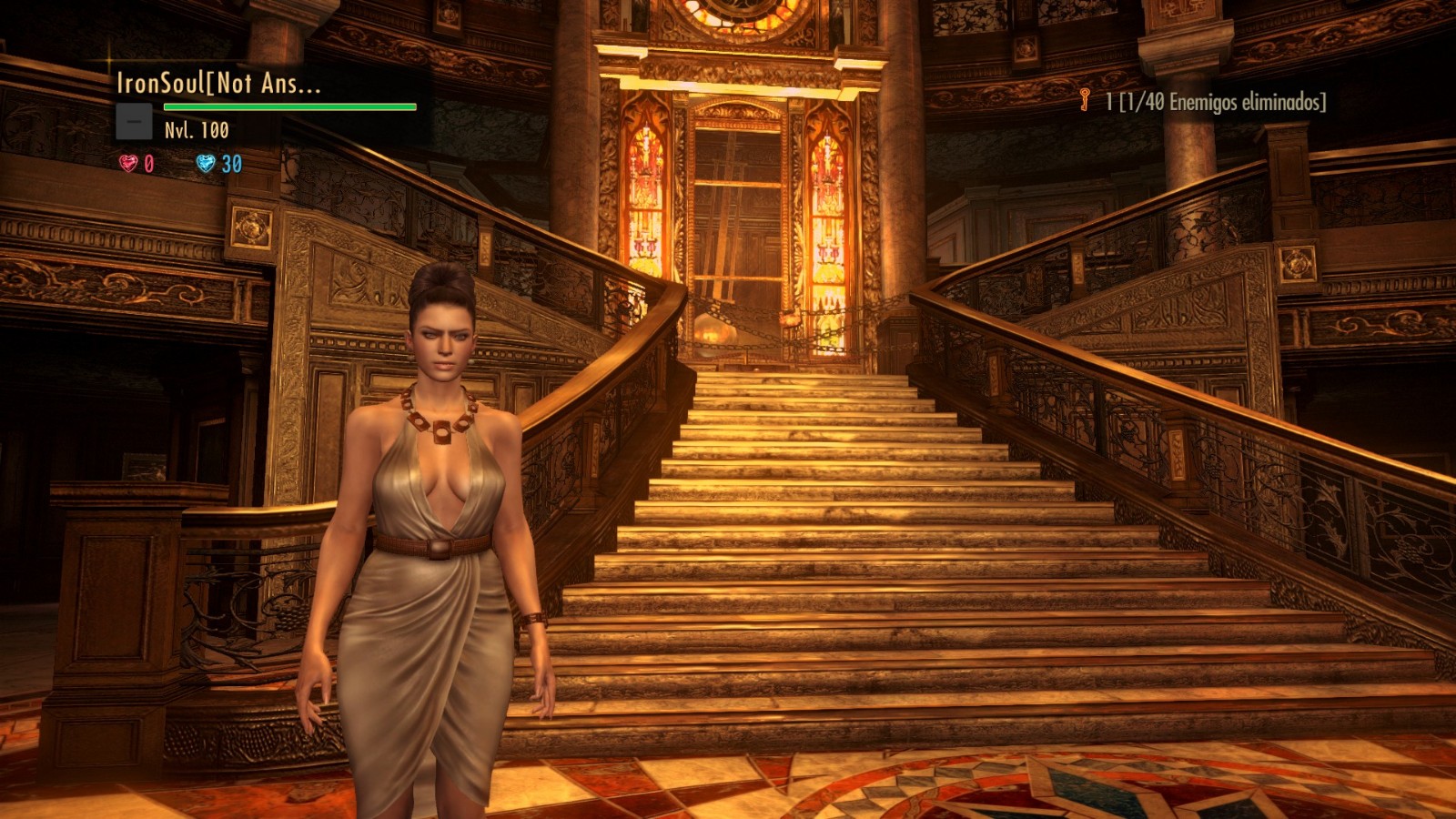Select the IronSoul player name tag
The width and height of the screenshot is (1456, 819).
tap(218, 84)
